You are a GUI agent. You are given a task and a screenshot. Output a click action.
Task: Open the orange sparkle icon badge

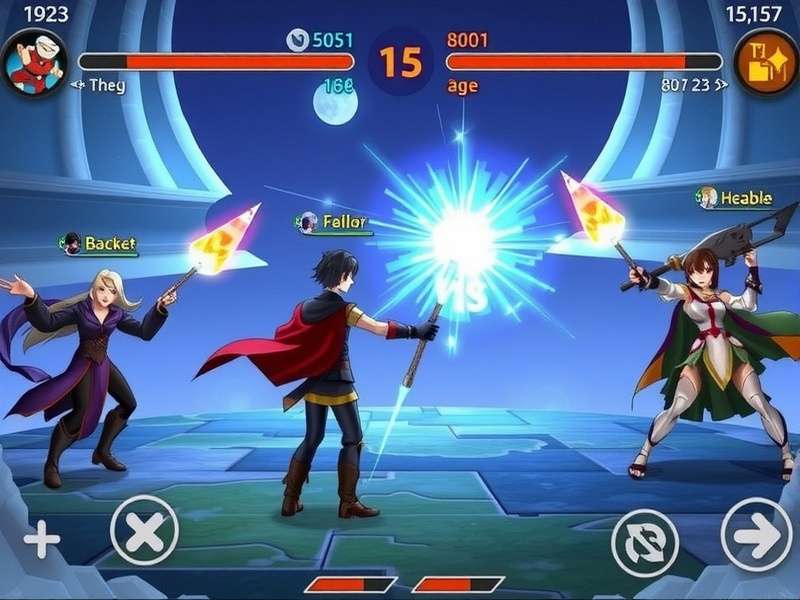(x=766, y=62)
